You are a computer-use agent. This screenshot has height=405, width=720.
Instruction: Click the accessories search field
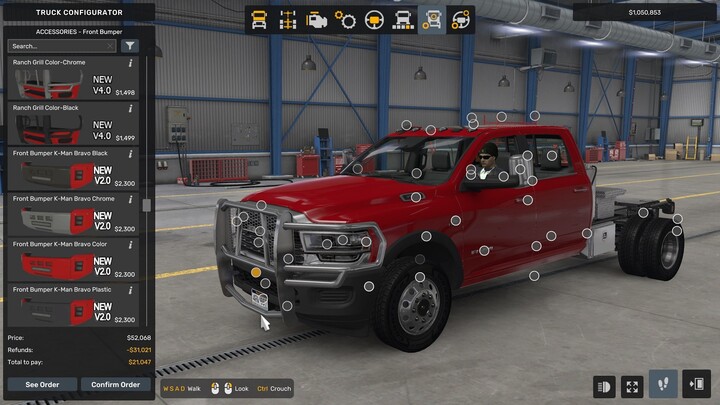(x=62, y=46)
